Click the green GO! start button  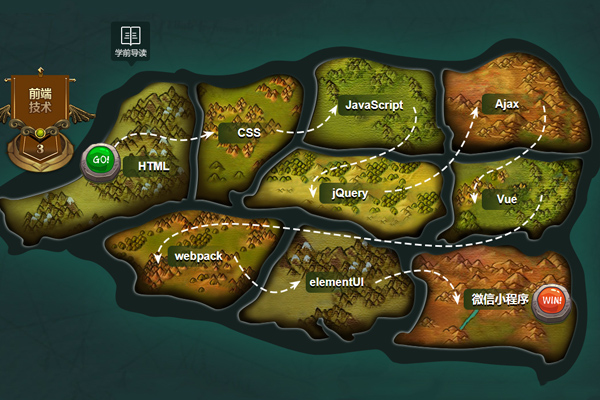[x=100, y=159]
